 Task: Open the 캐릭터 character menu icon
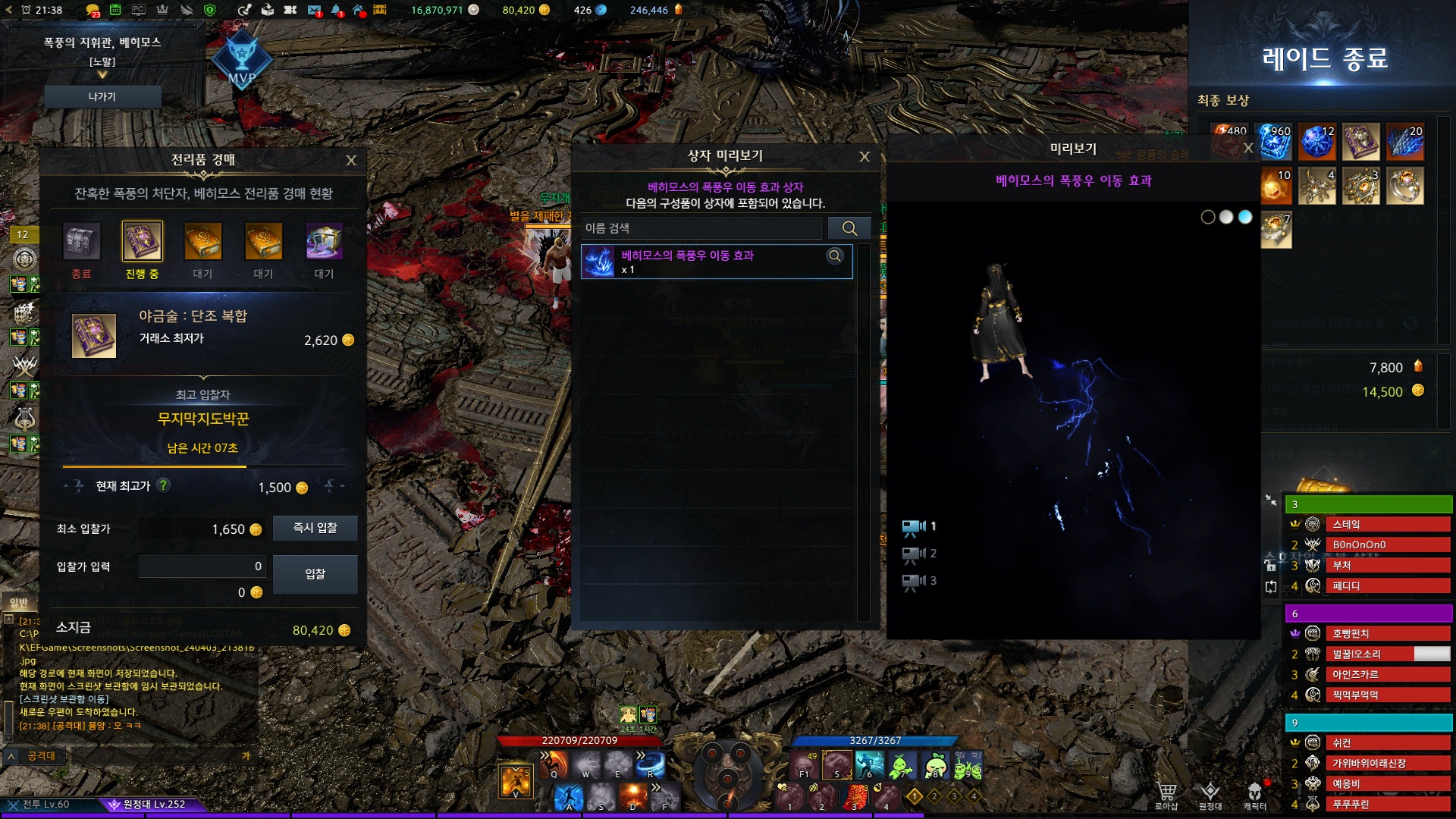click(1255, 794)
